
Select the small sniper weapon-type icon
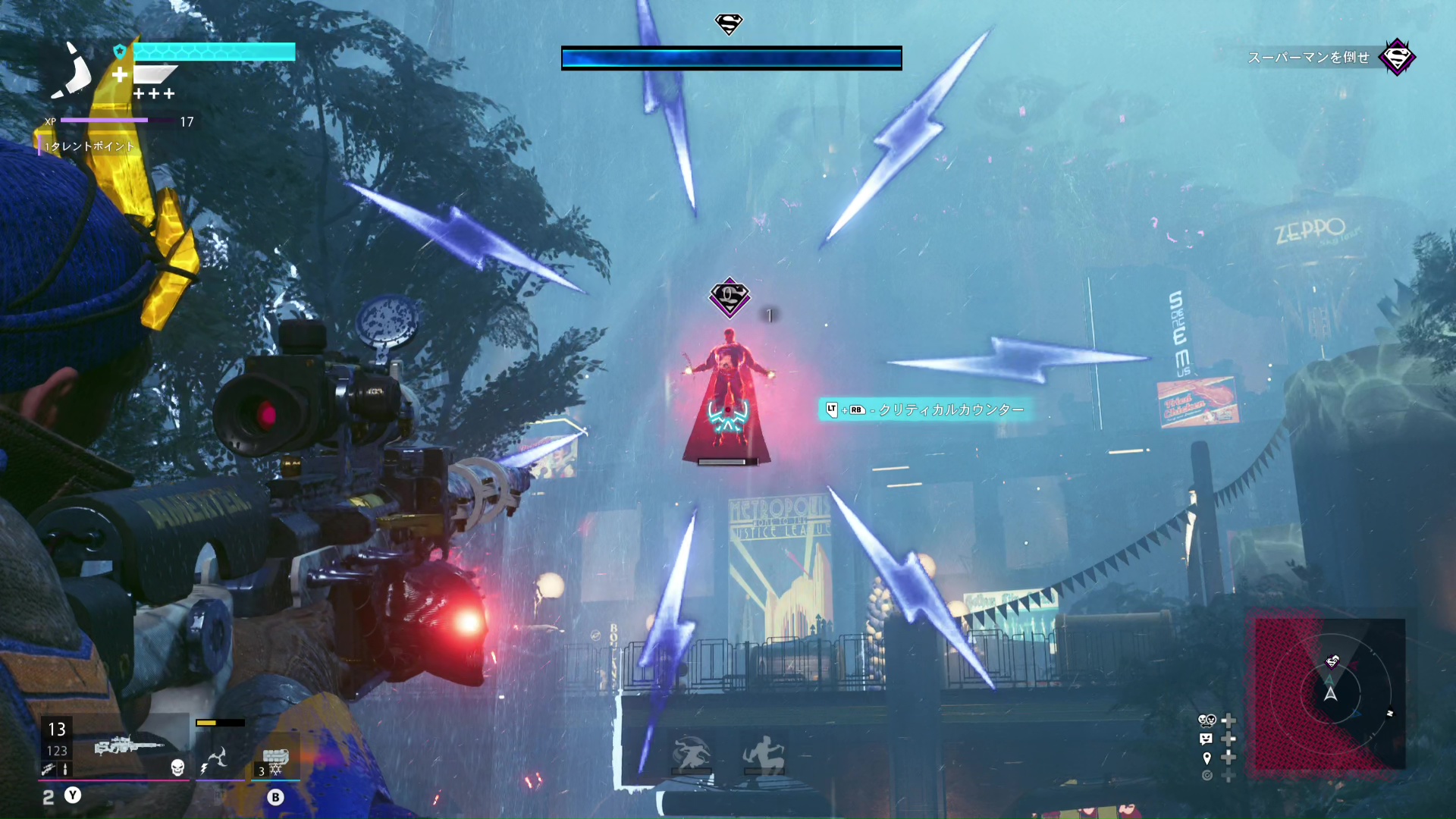pyautogui.click(x=48, y=770)
